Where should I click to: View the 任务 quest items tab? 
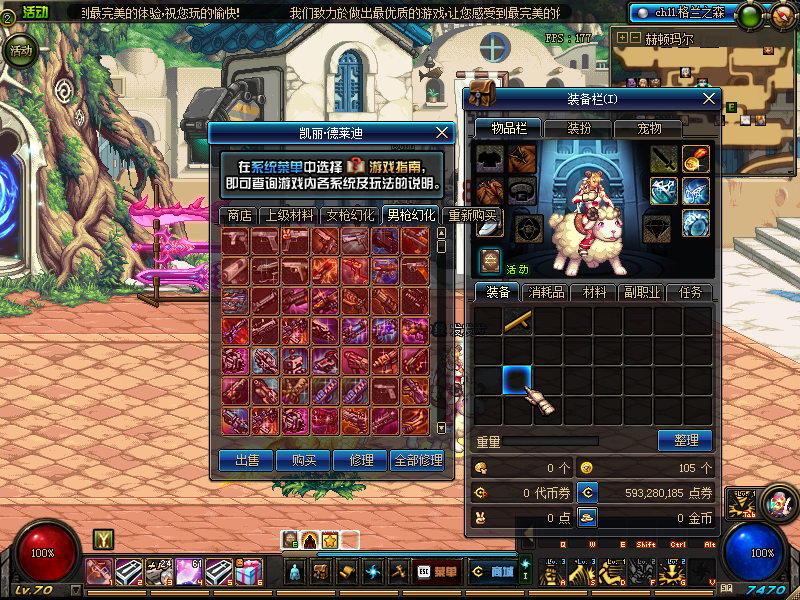click(x=690, y=293)
